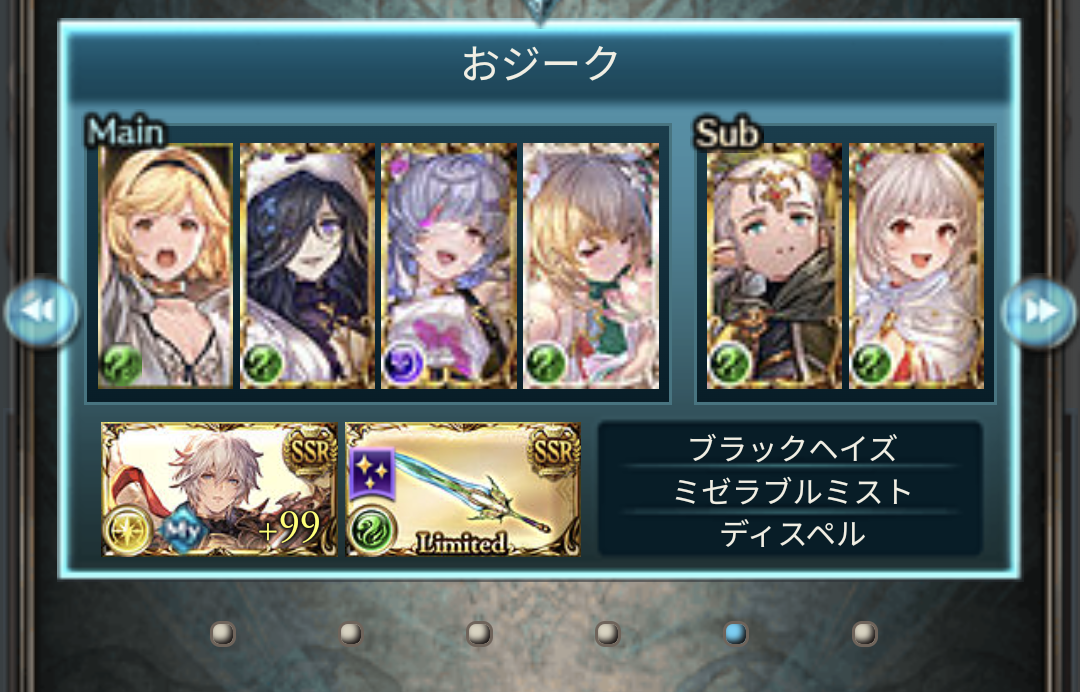Advance to the next party with right arrow

(x=1040, y=312)
